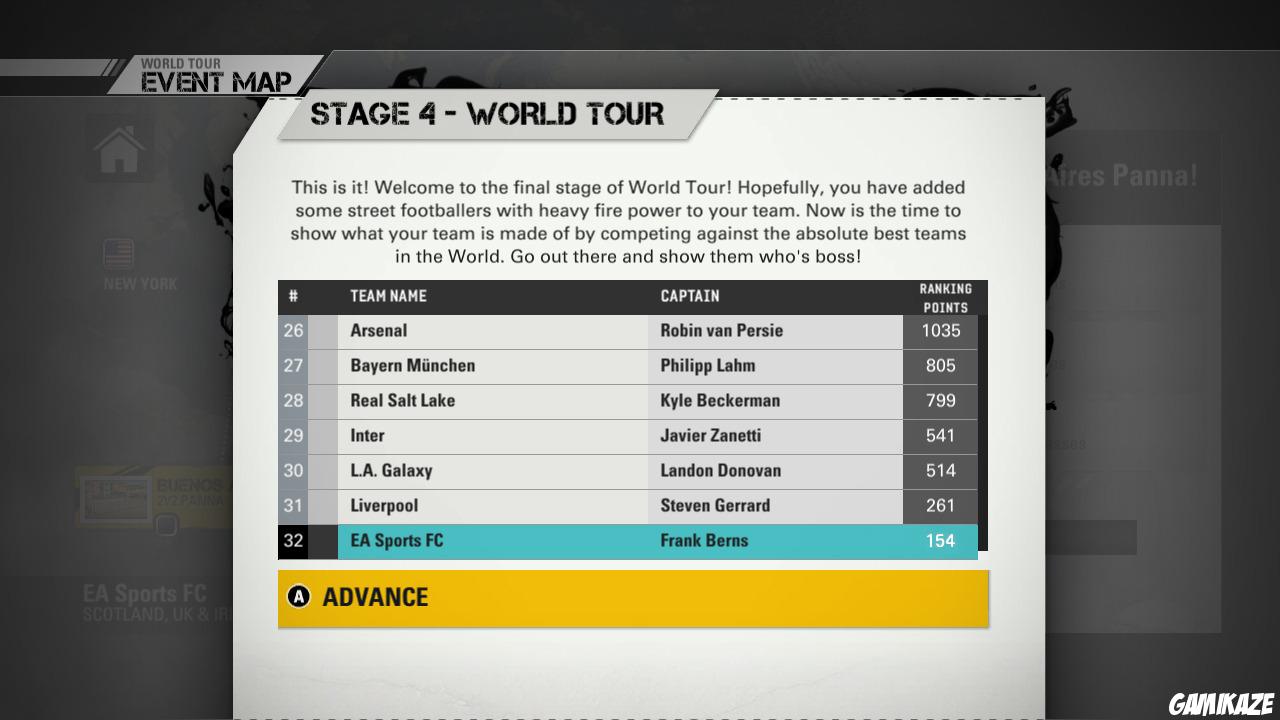Click the World Tour Event Map header
The height and width of the screenshot is (720, 1280).
click(214, 70)
